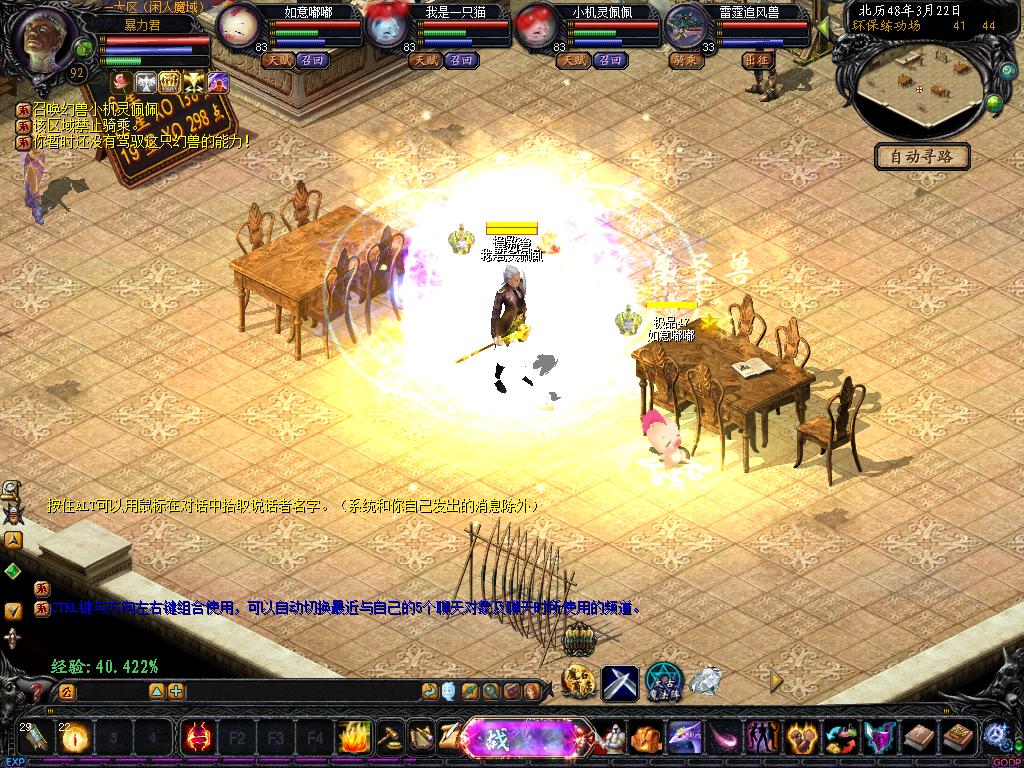The width and height of the screenshot is (1024, 768).
Task: Click the 出征 dispatch button
Action: [759, 60]
